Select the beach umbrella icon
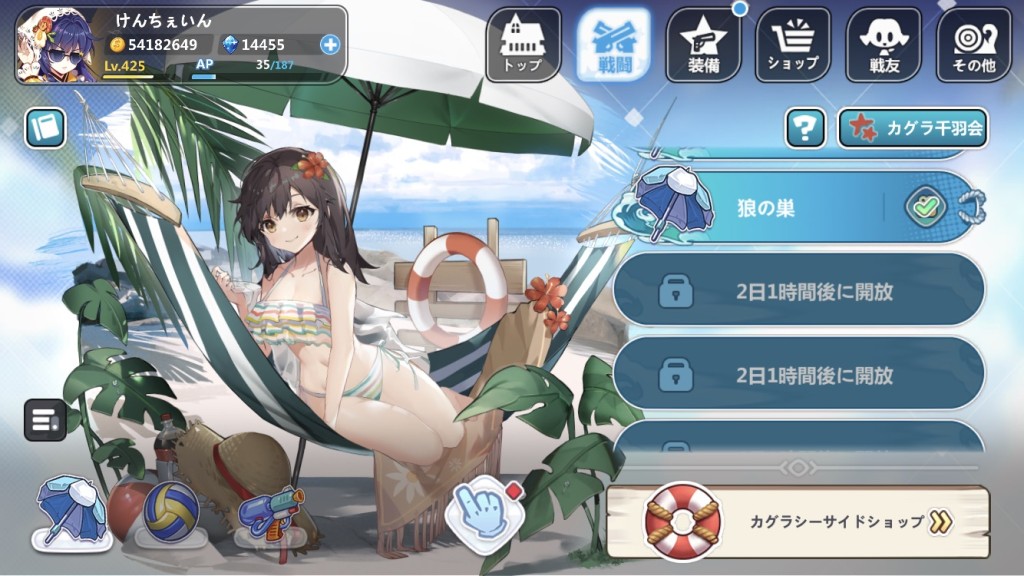The image size is (1024, 576). click(71, 513)
